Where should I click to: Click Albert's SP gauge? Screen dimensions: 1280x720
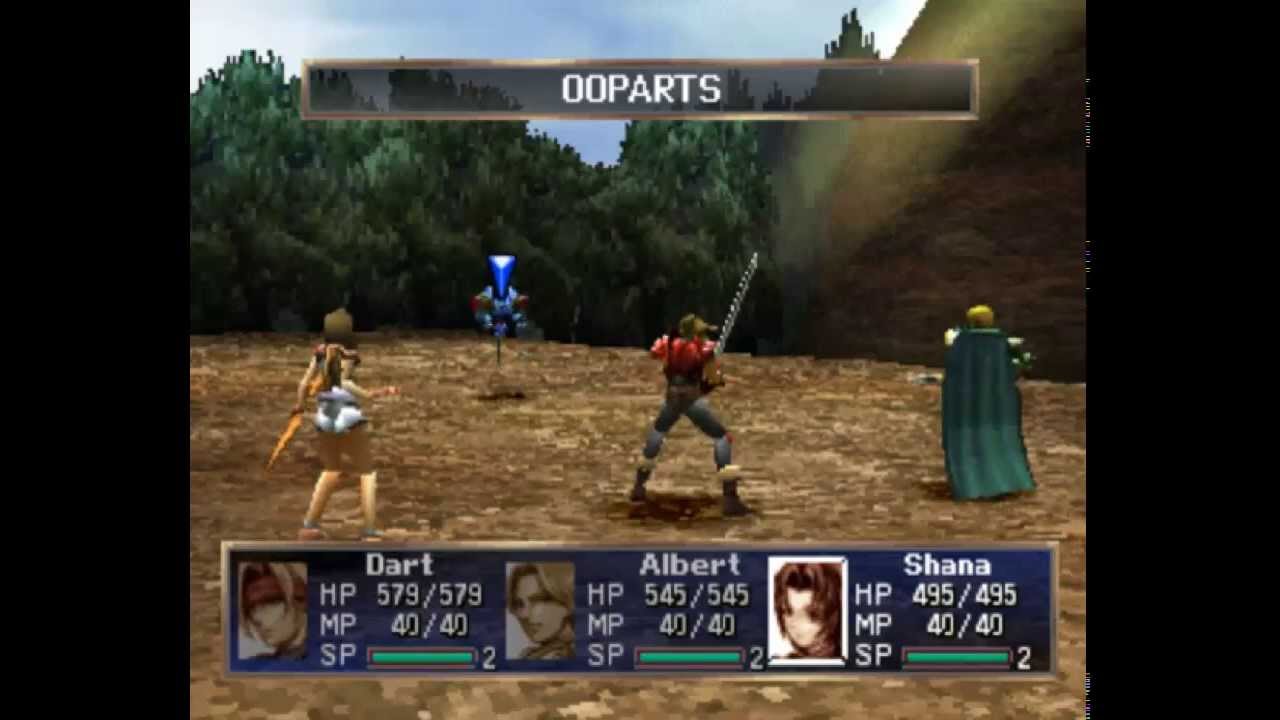coord(690,658)
